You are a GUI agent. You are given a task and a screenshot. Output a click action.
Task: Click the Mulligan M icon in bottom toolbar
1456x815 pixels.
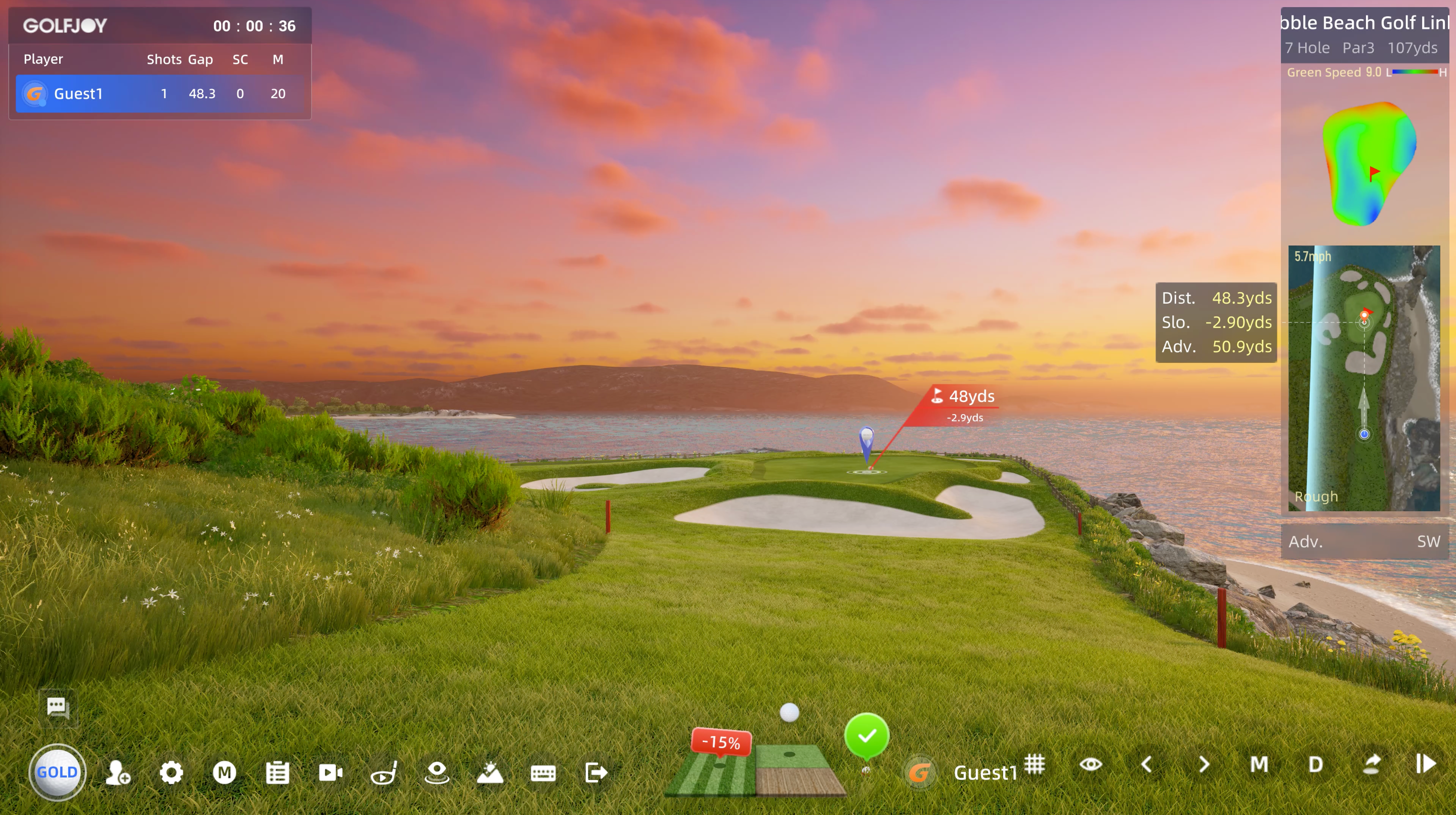[226, 772]
